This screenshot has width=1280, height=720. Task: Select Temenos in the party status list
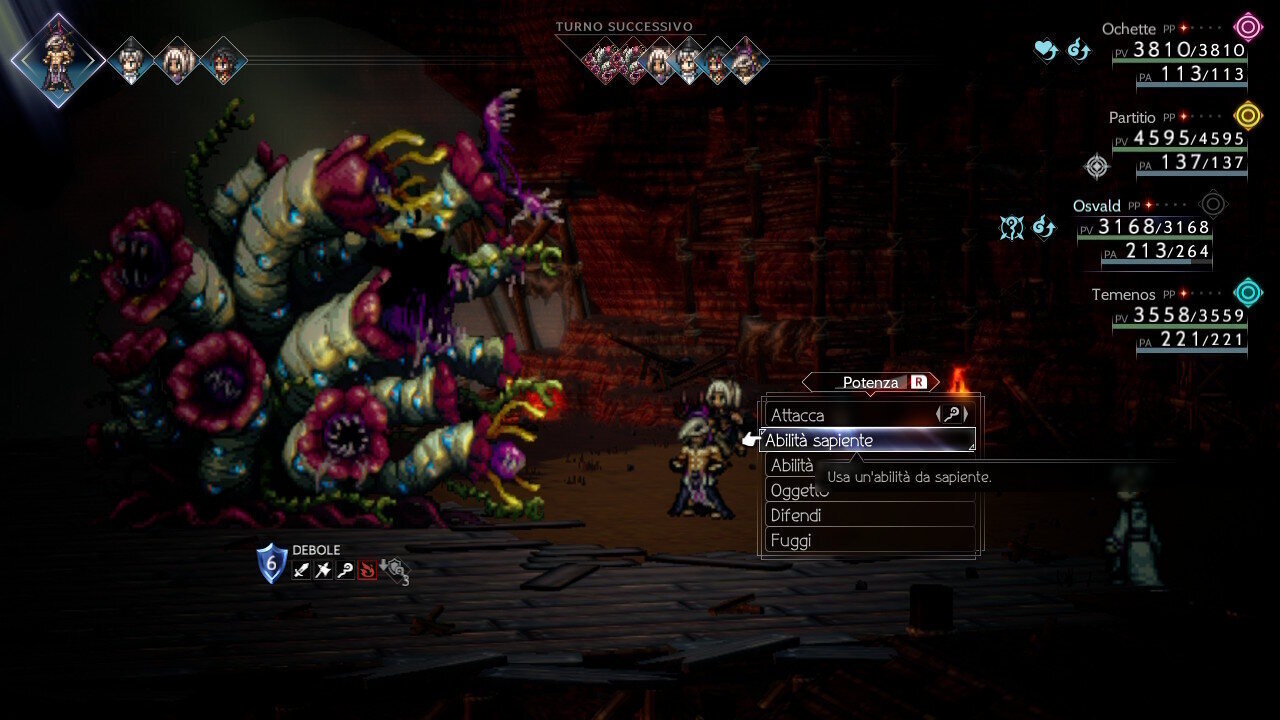tap(1123, 294)
